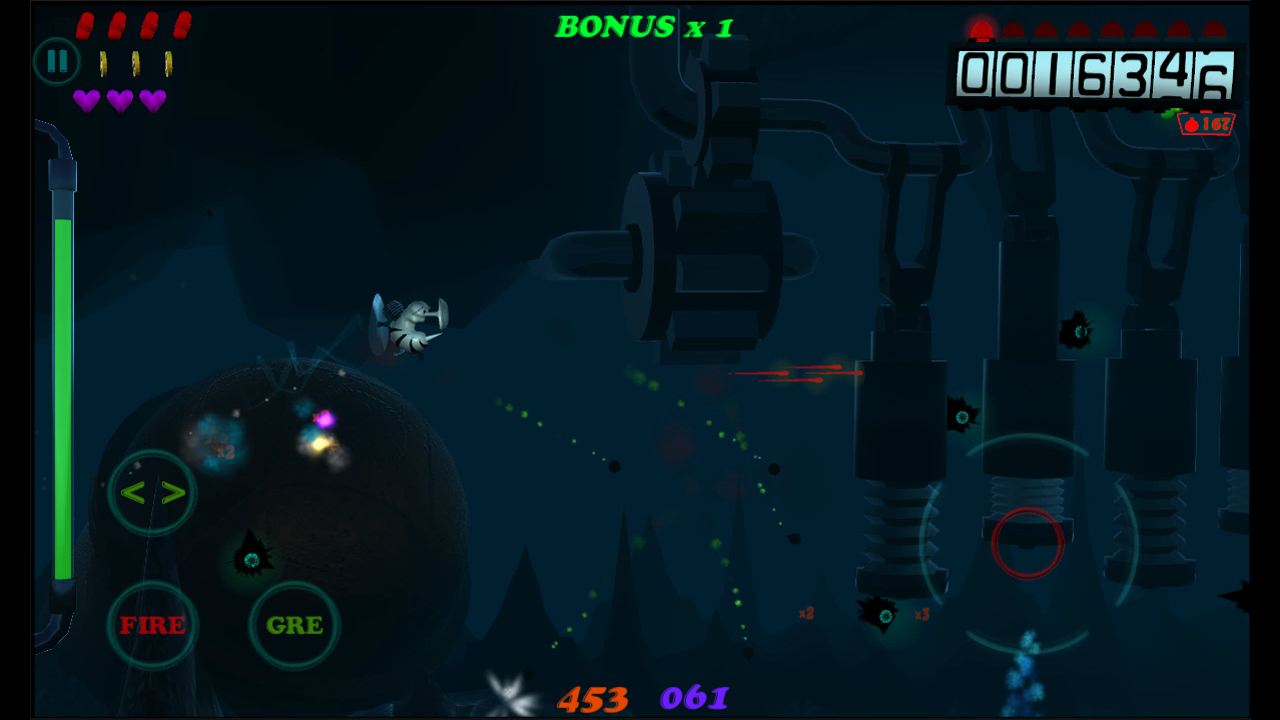Click the orange 453 score tab
This screenshot has width=1280, height=720.
coord(591,699)
